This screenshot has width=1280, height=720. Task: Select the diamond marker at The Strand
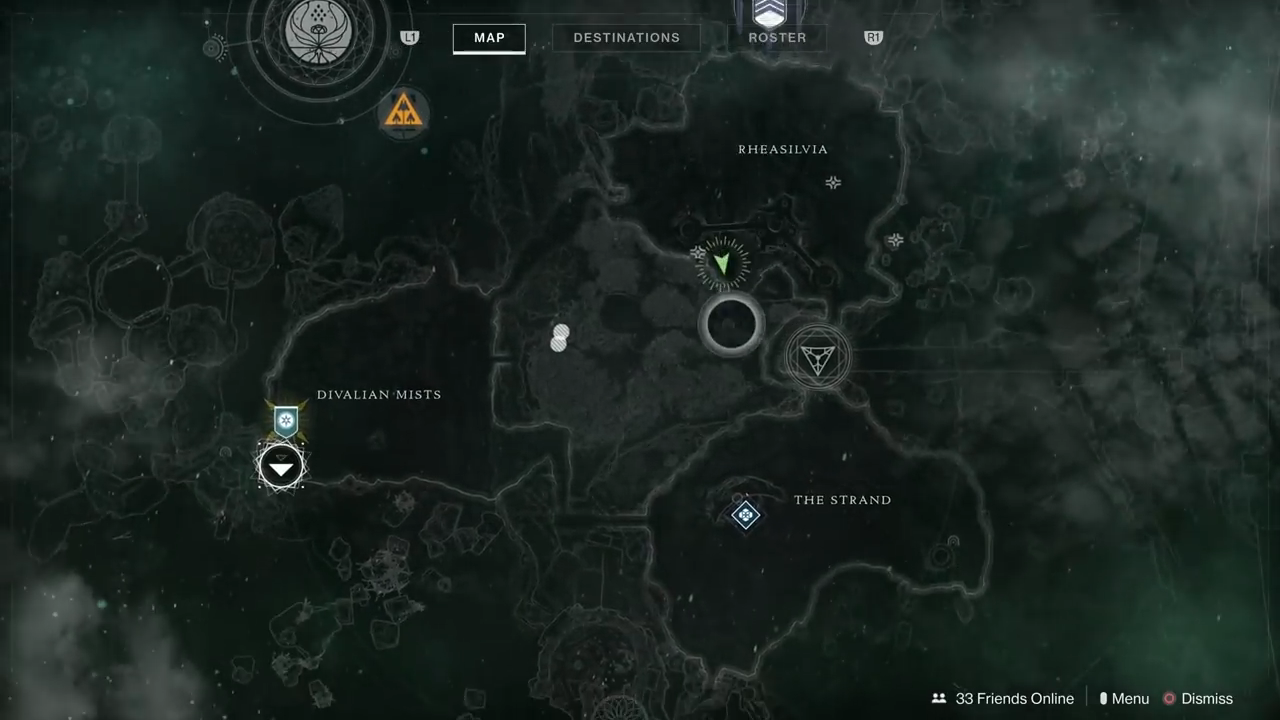pos(745,515)
